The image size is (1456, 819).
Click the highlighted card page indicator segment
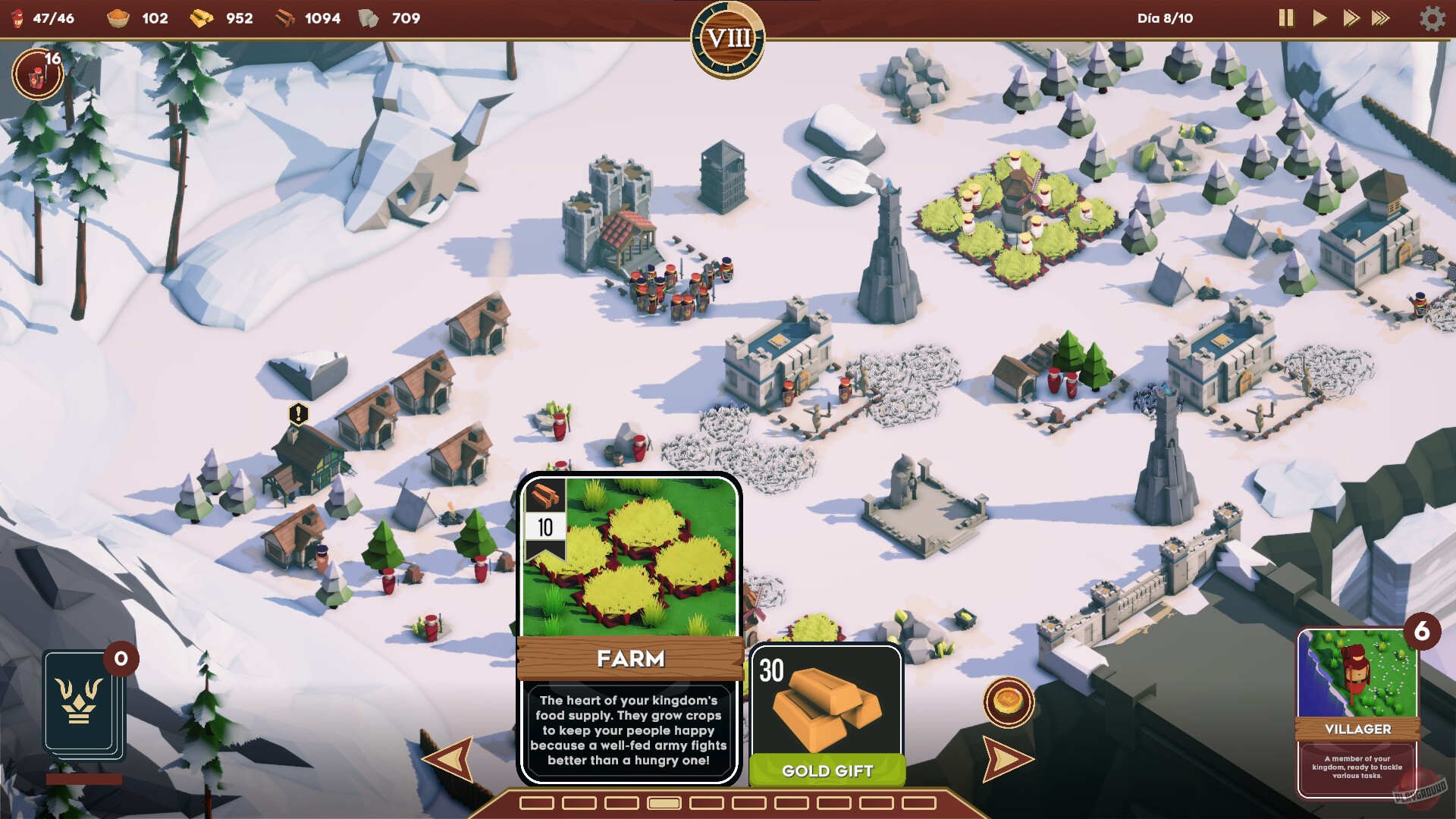(664, 802)
